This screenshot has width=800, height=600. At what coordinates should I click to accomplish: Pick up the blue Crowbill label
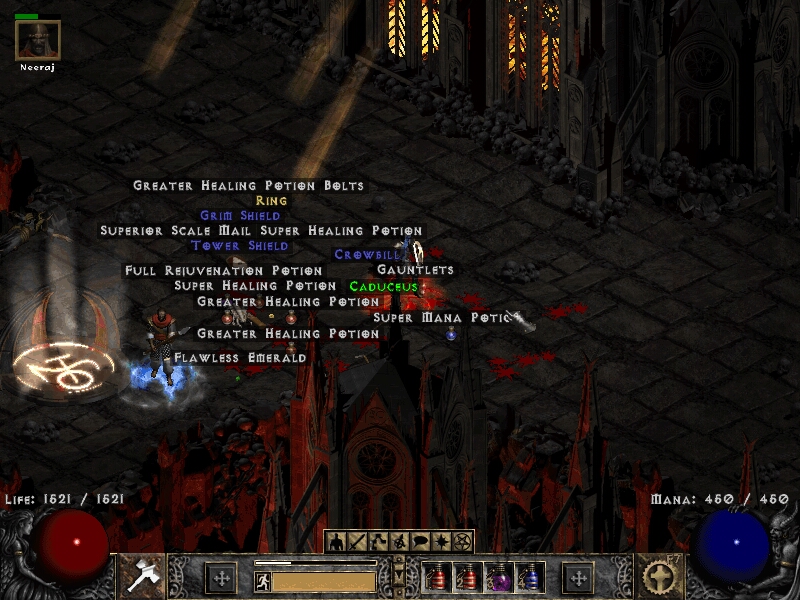367,255
